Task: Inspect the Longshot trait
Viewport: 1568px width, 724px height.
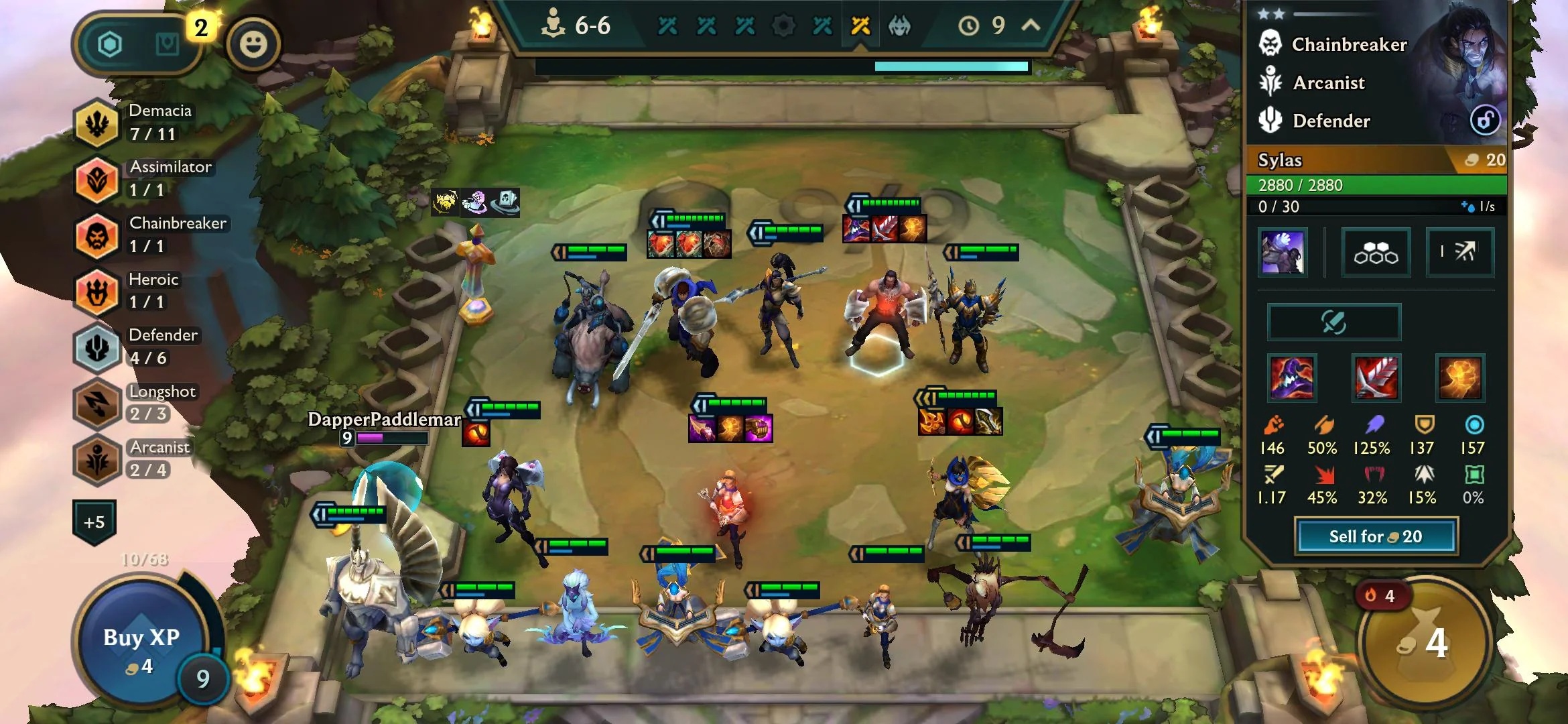Action: tap(97, 403)
